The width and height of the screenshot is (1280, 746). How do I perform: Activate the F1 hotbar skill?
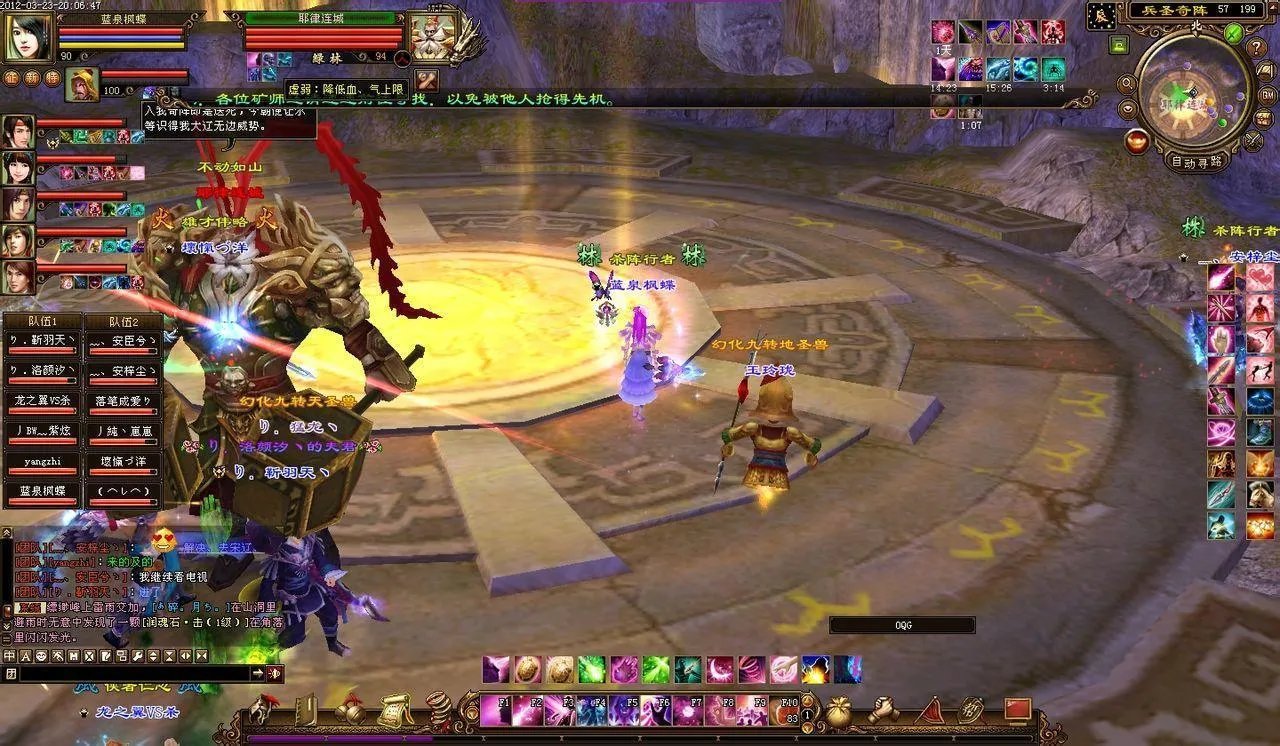coord(496,711)
